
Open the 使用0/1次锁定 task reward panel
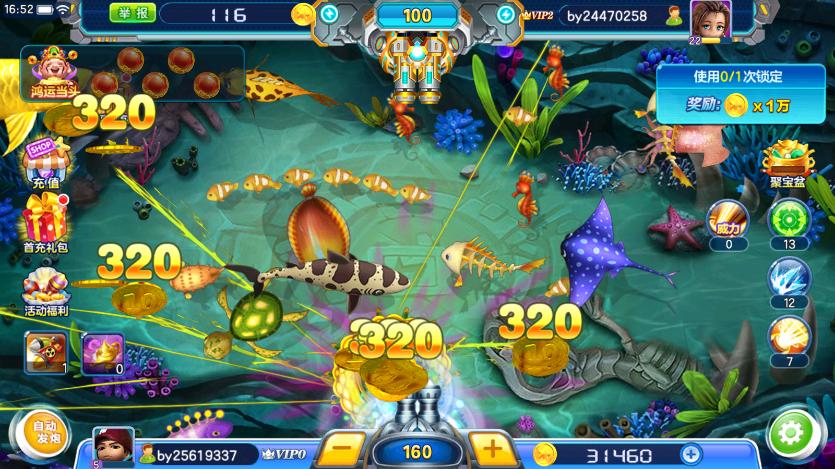click(740, 90)
